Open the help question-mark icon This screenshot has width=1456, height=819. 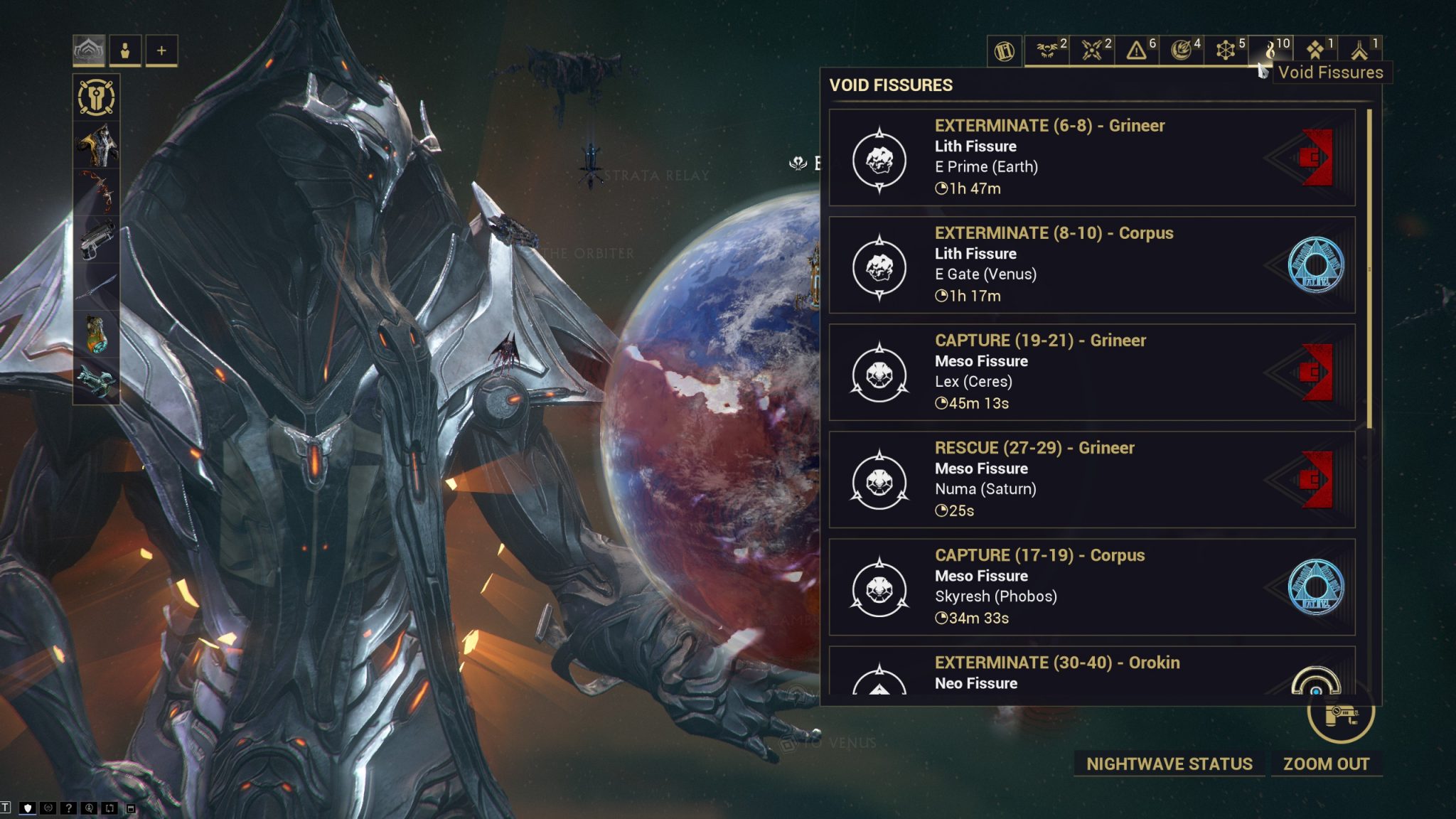(69, 808)
